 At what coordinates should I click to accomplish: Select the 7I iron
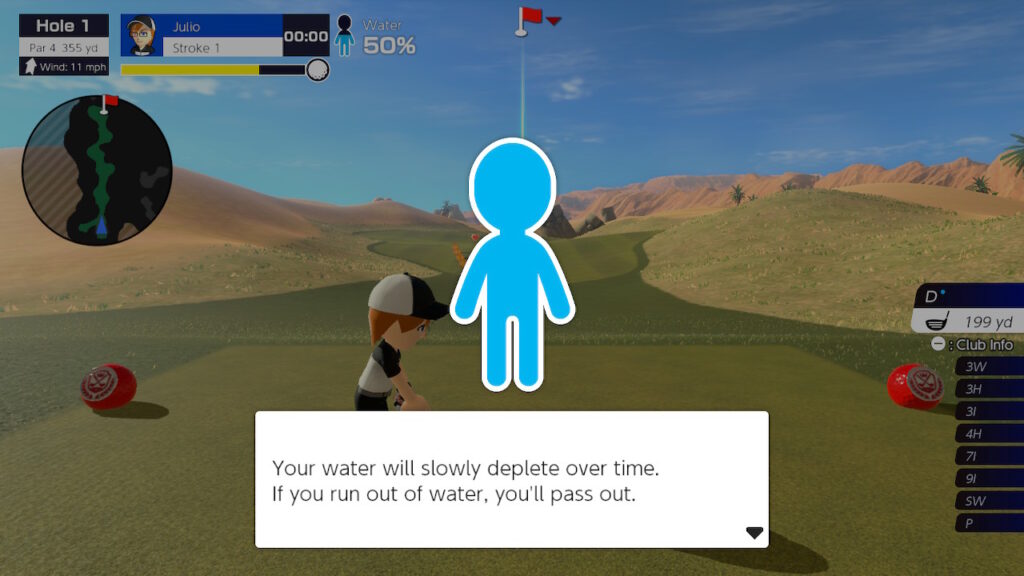[986, 456]
